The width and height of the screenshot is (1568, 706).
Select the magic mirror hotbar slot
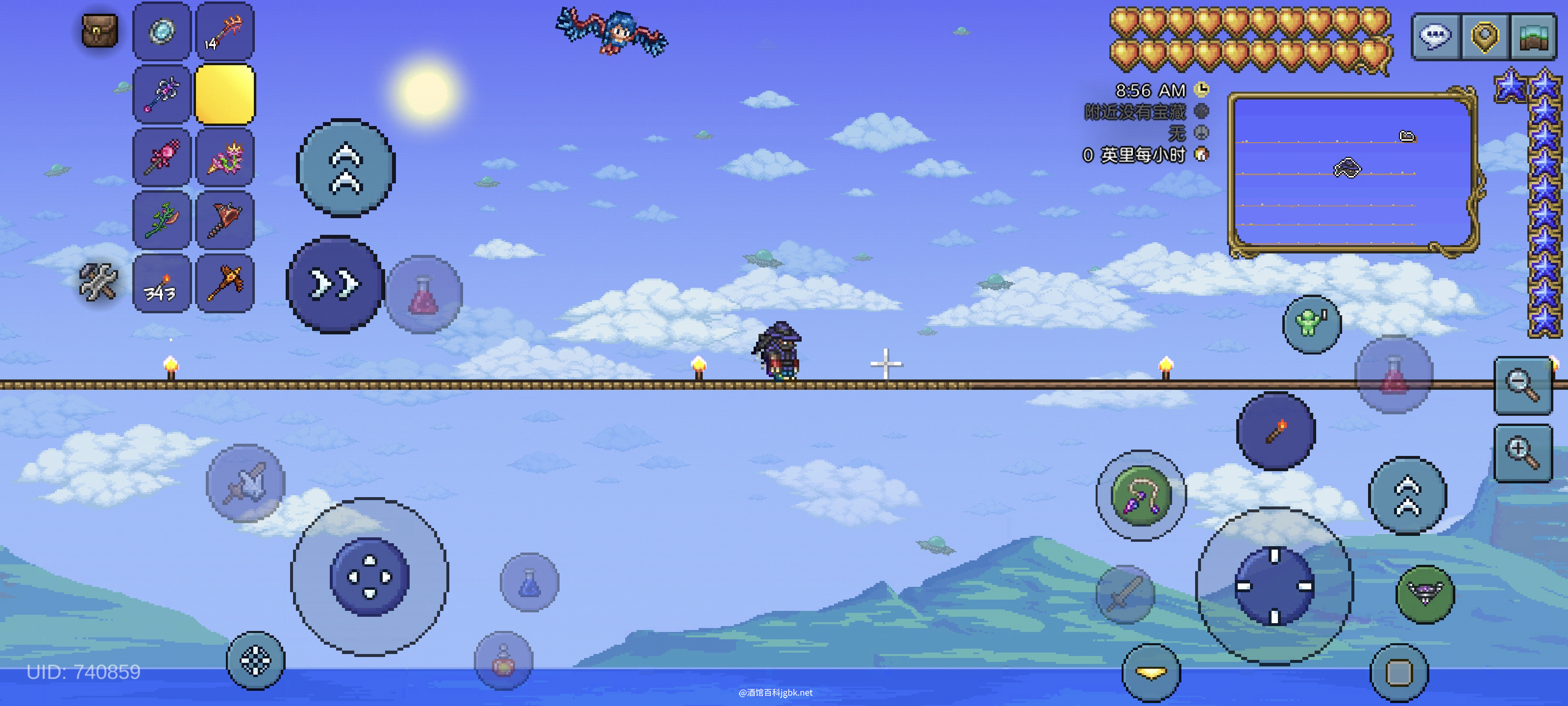click(x=162, y=31)
